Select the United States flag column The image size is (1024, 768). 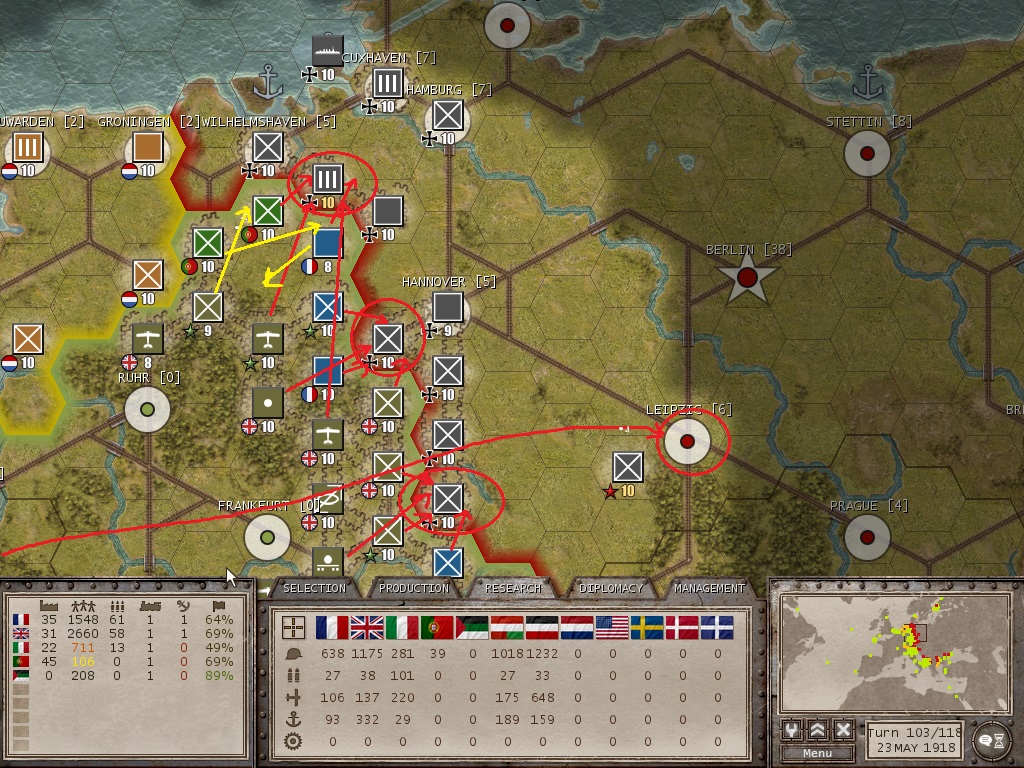(x=612, y=627)
